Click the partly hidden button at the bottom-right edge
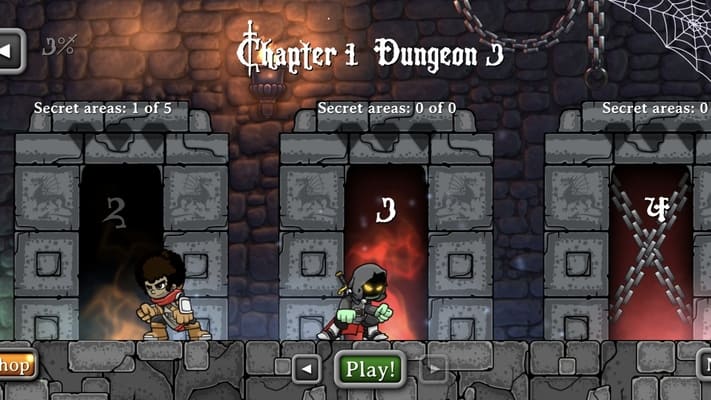The height and width of the screenshot is (400, 711). tap(704, 365)
